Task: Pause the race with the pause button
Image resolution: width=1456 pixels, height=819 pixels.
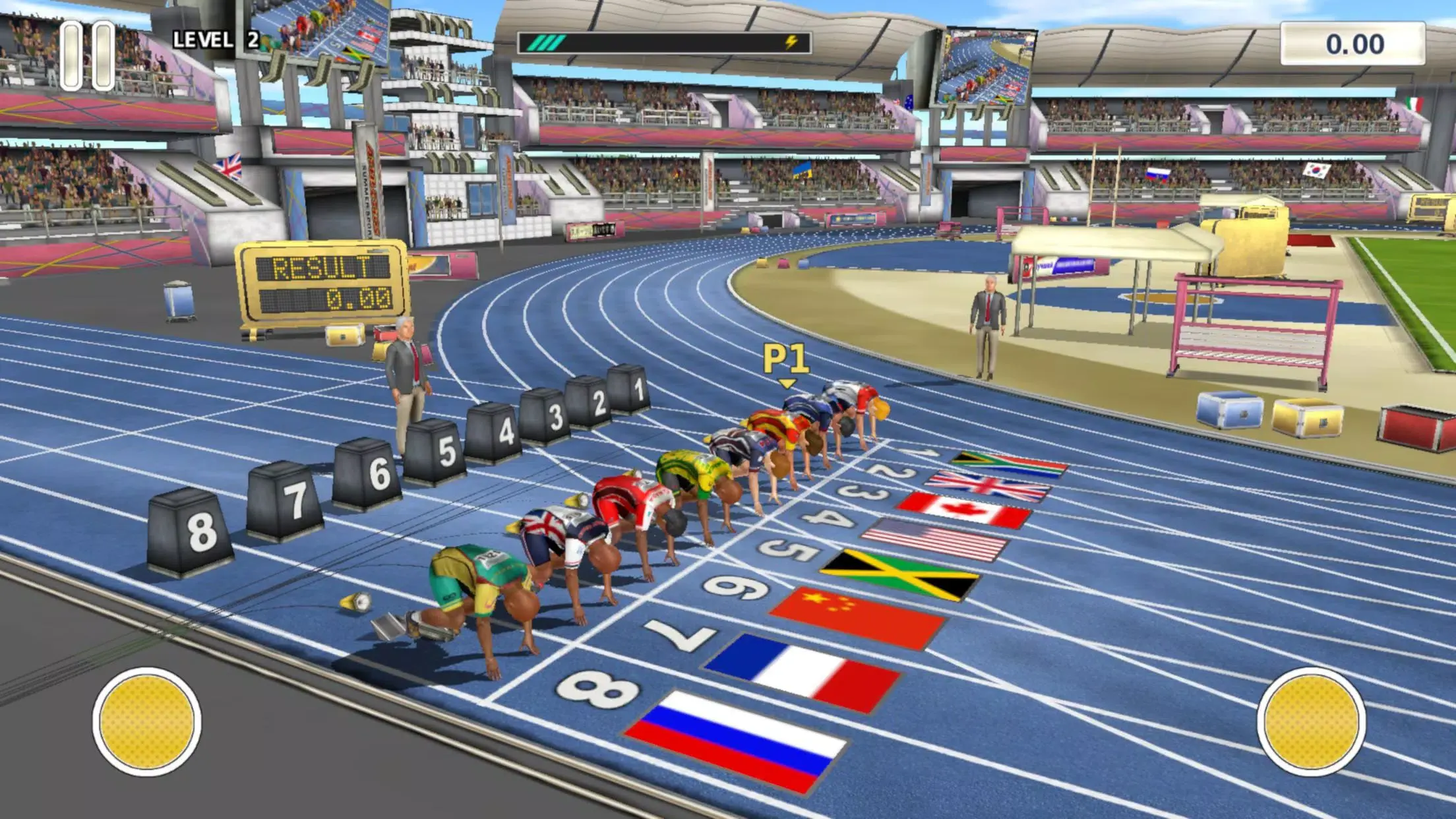Action: (87, 55)
